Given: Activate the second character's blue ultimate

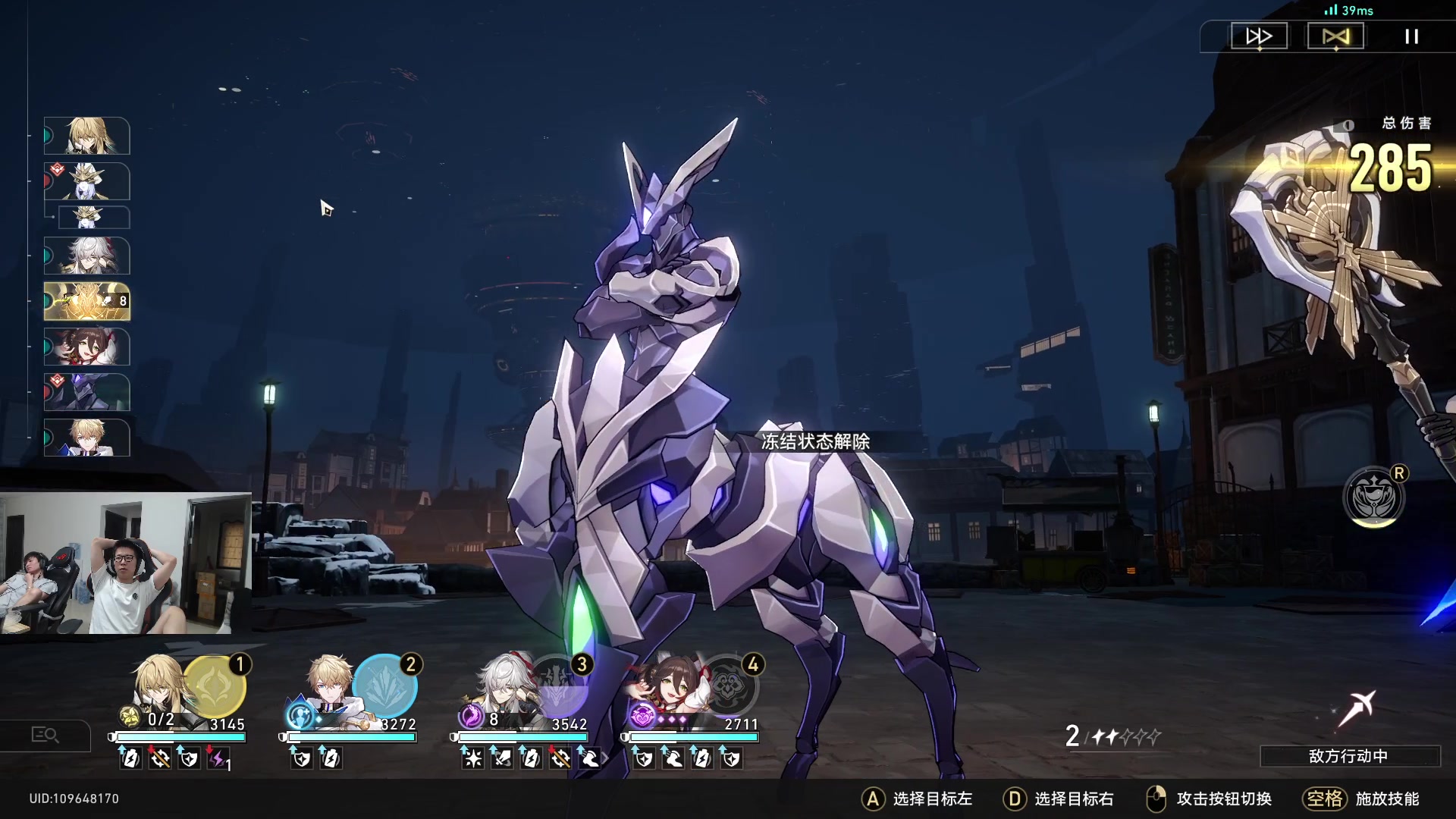Looking at the screenshot, I should 385,686.
